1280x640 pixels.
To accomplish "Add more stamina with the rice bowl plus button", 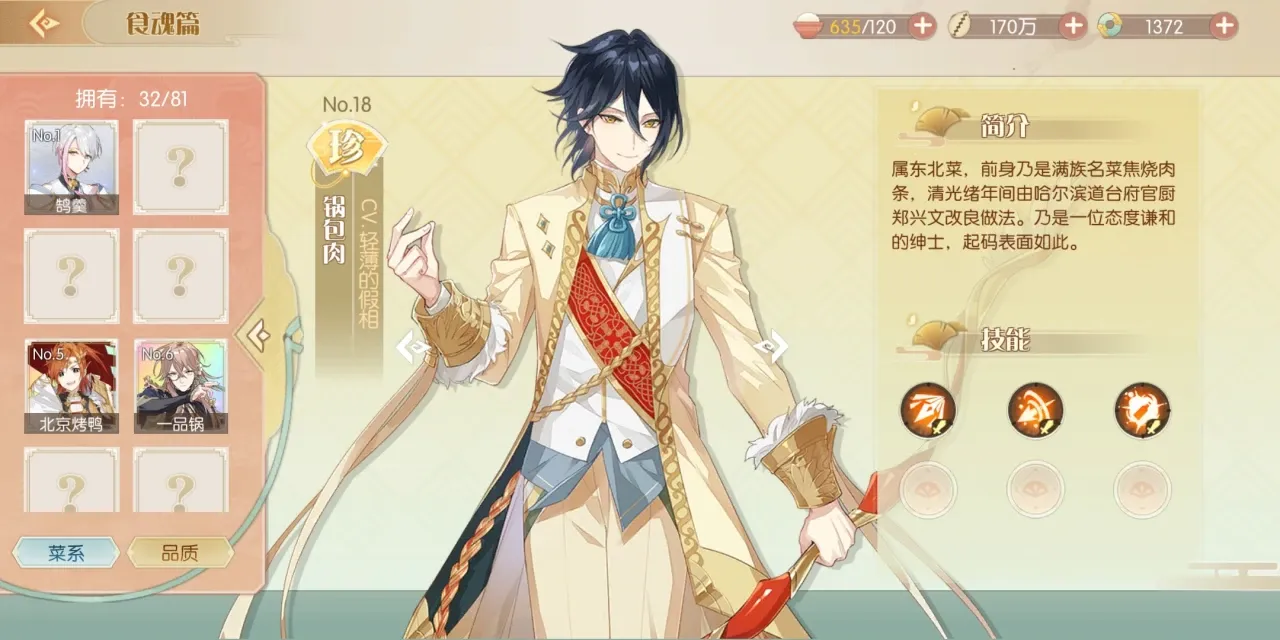I will click(x=922, y=26).
